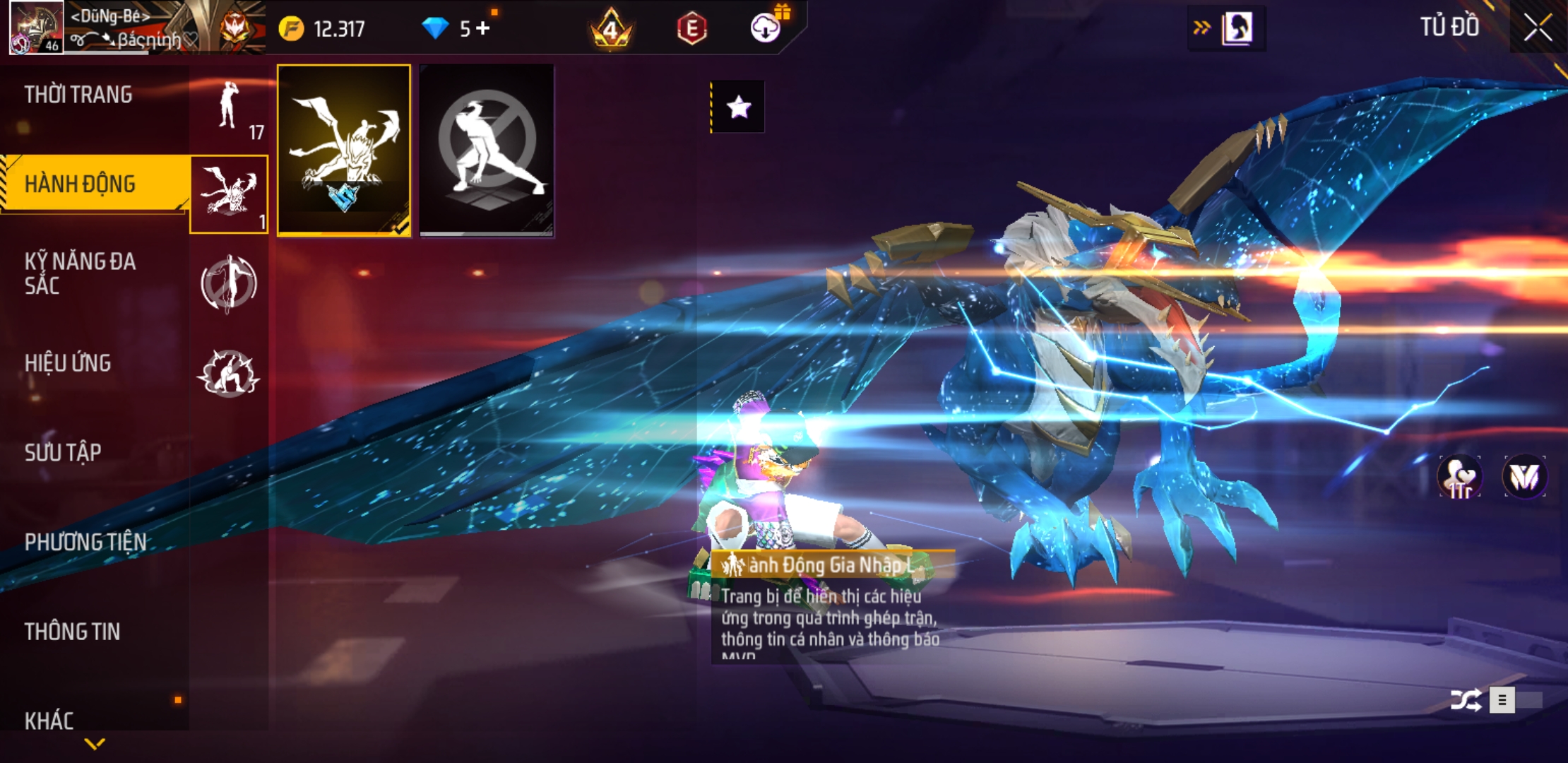Open the red E badge icon
Viewport: 1568px width, 763px height.
(x=691, y=29)
